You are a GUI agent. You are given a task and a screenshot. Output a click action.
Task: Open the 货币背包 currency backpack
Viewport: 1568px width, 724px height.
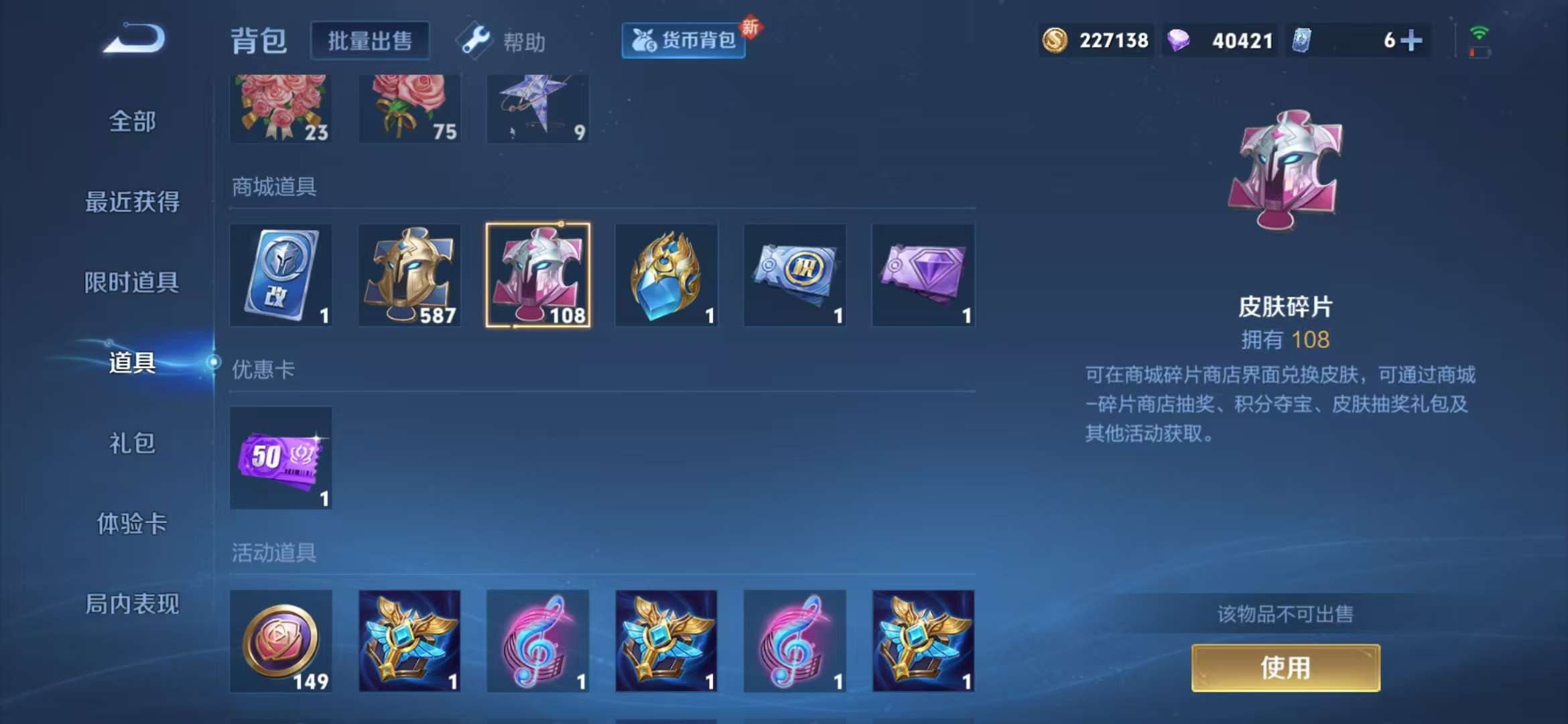click(683, 40)
